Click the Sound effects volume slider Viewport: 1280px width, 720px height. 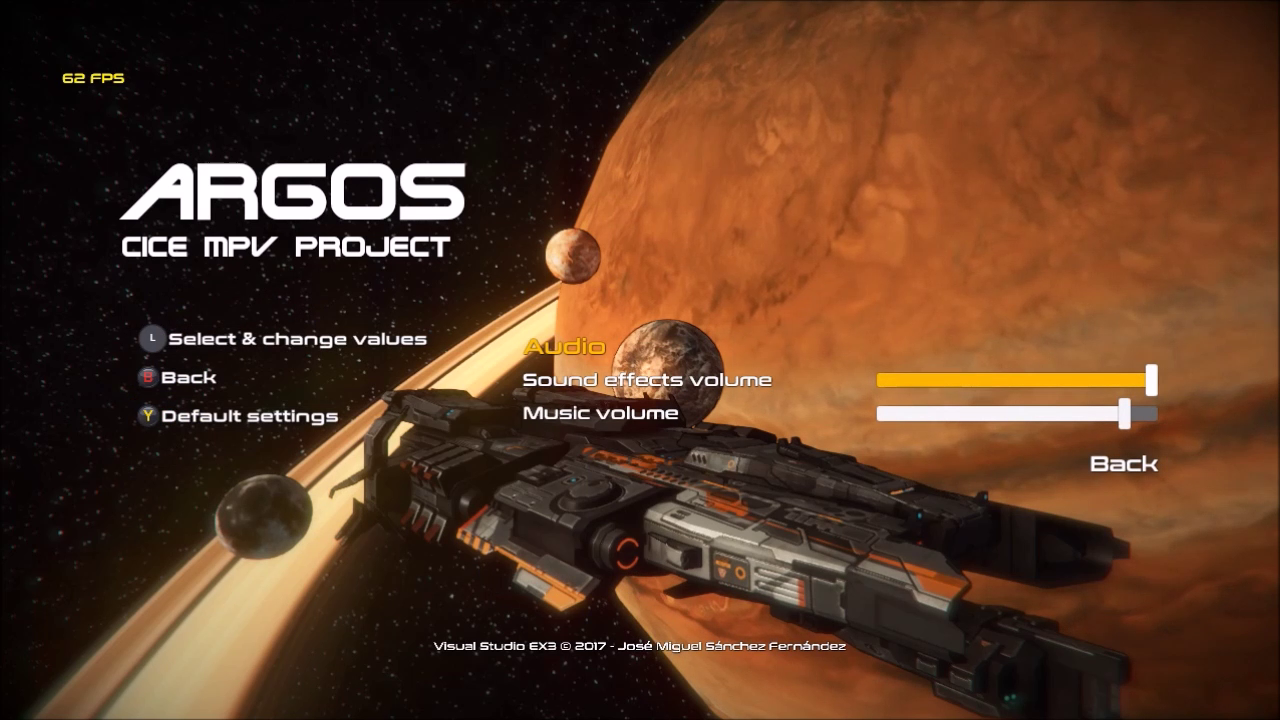[1015, 380]
